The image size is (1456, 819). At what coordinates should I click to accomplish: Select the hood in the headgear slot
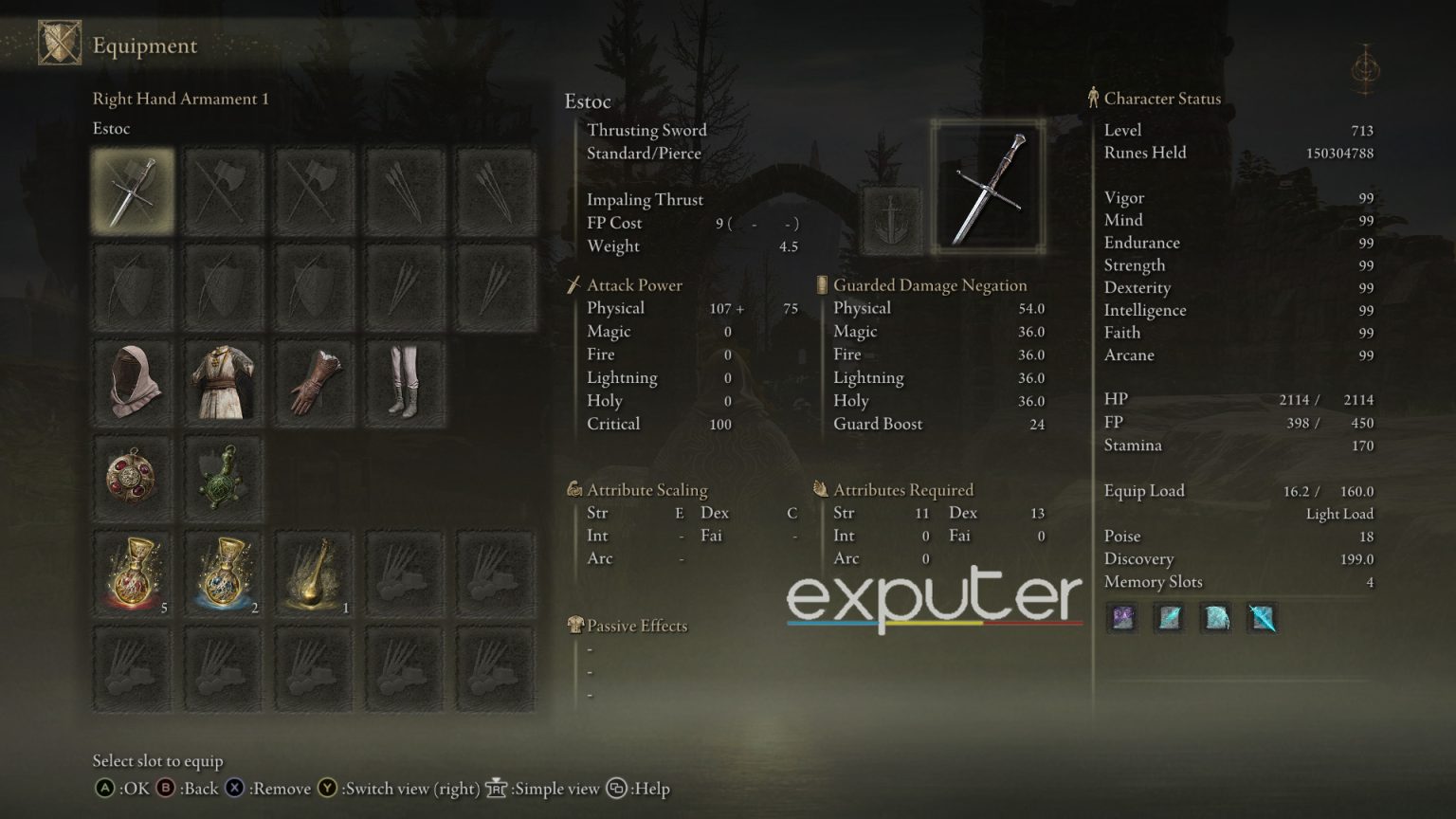133,382
